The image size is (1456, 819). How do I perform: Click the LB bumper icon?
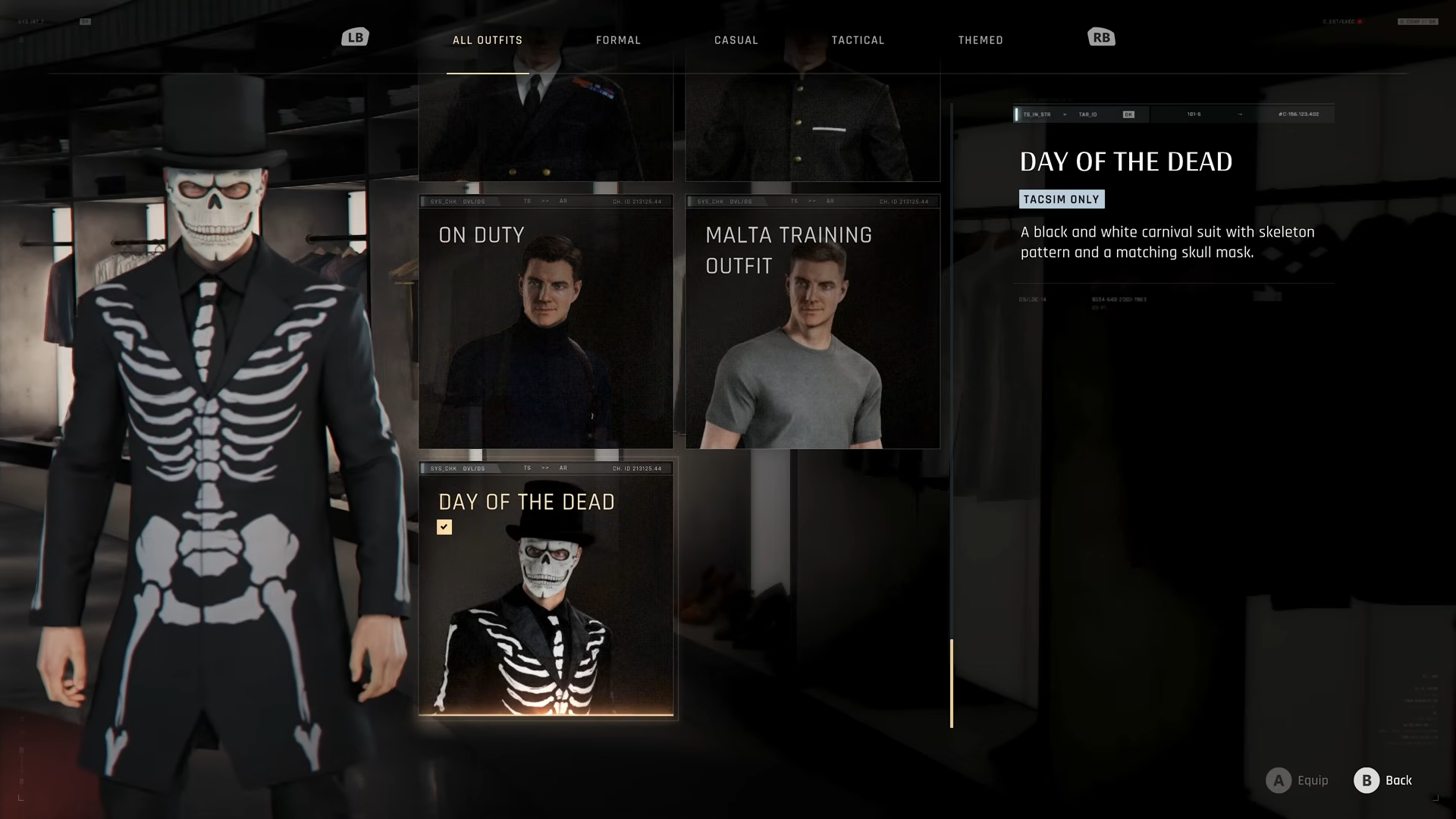(355, 36)
